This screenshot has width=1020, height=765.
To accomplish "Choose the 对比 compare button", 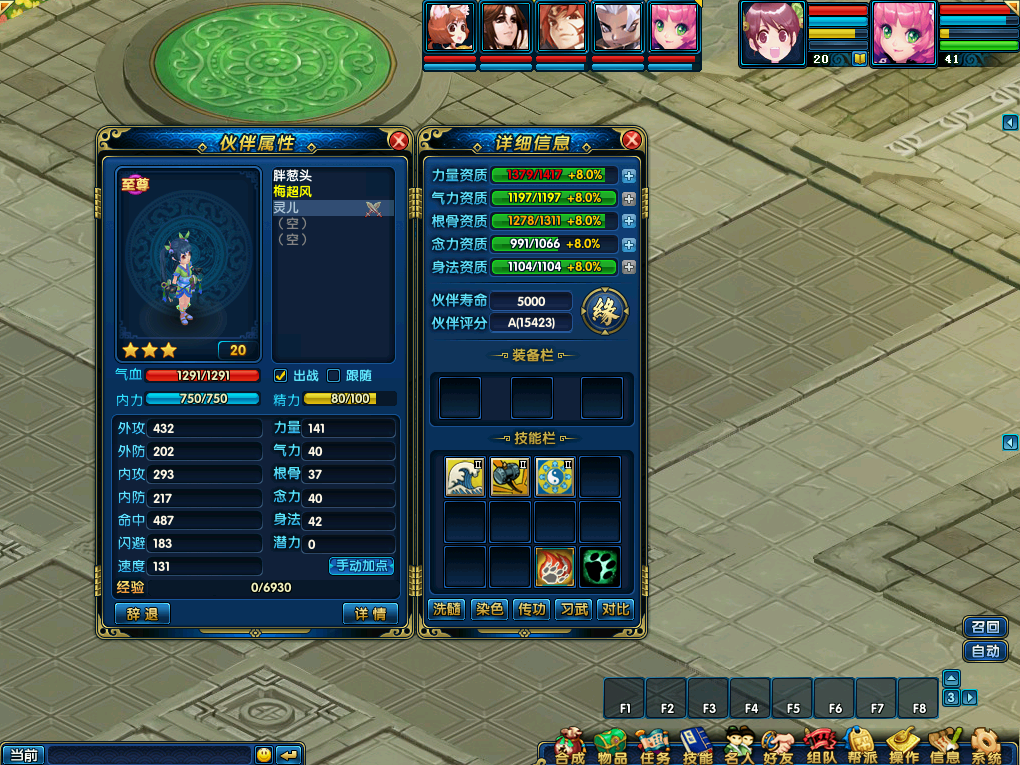I will (x=615, y=609).
